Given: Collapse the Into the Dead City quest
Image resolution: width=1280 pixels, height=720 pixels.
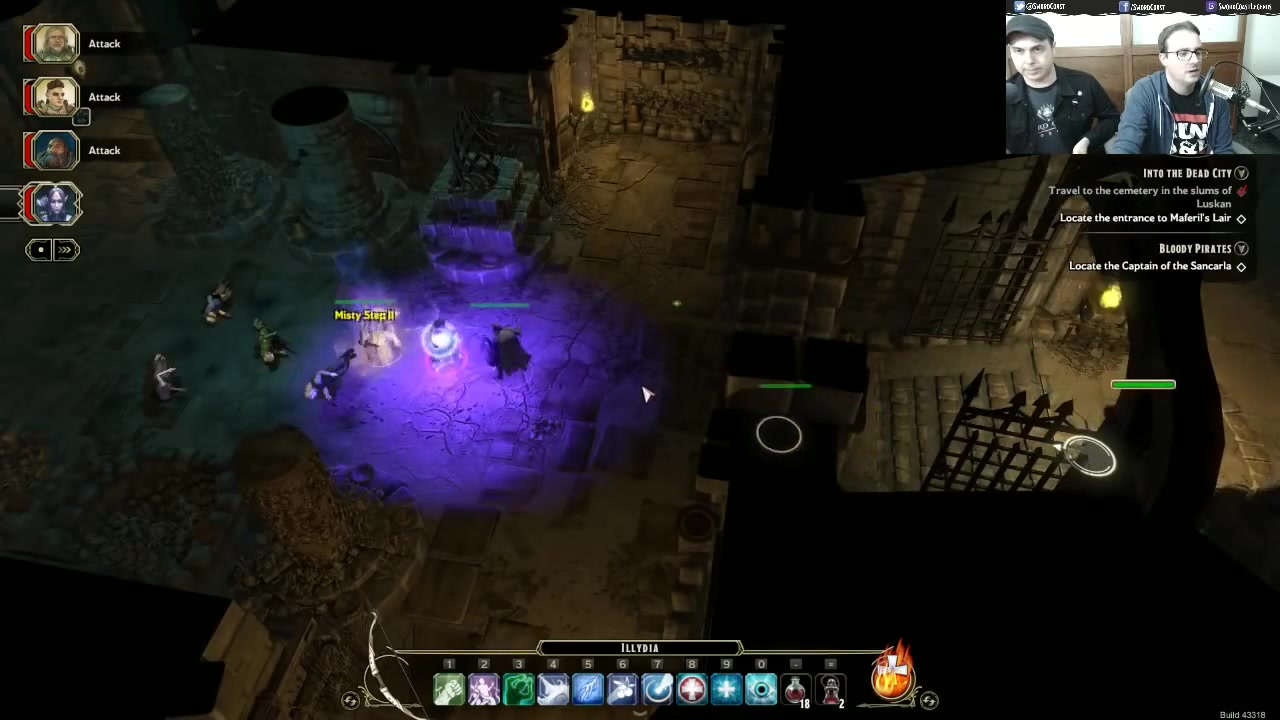Looking at the screenshot, I should point(1241,173).
